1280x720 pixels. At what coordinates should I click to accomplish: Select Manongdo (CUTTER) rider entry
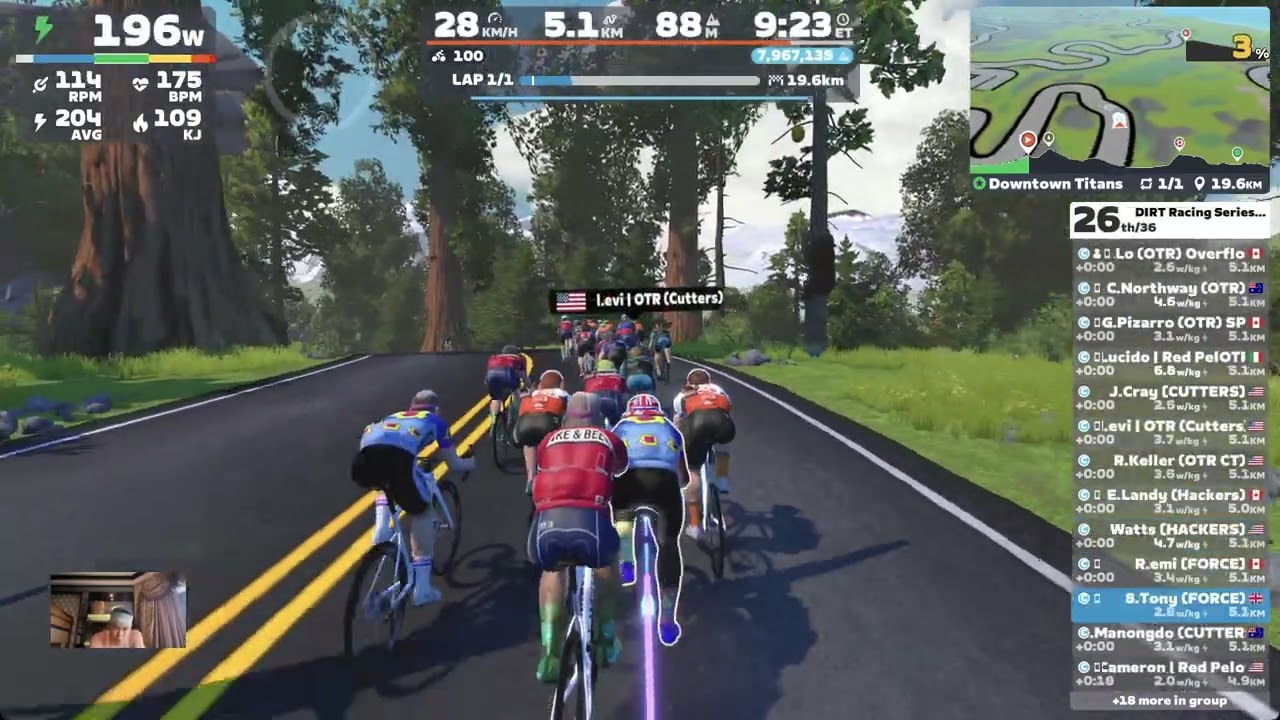[1170, 640]
